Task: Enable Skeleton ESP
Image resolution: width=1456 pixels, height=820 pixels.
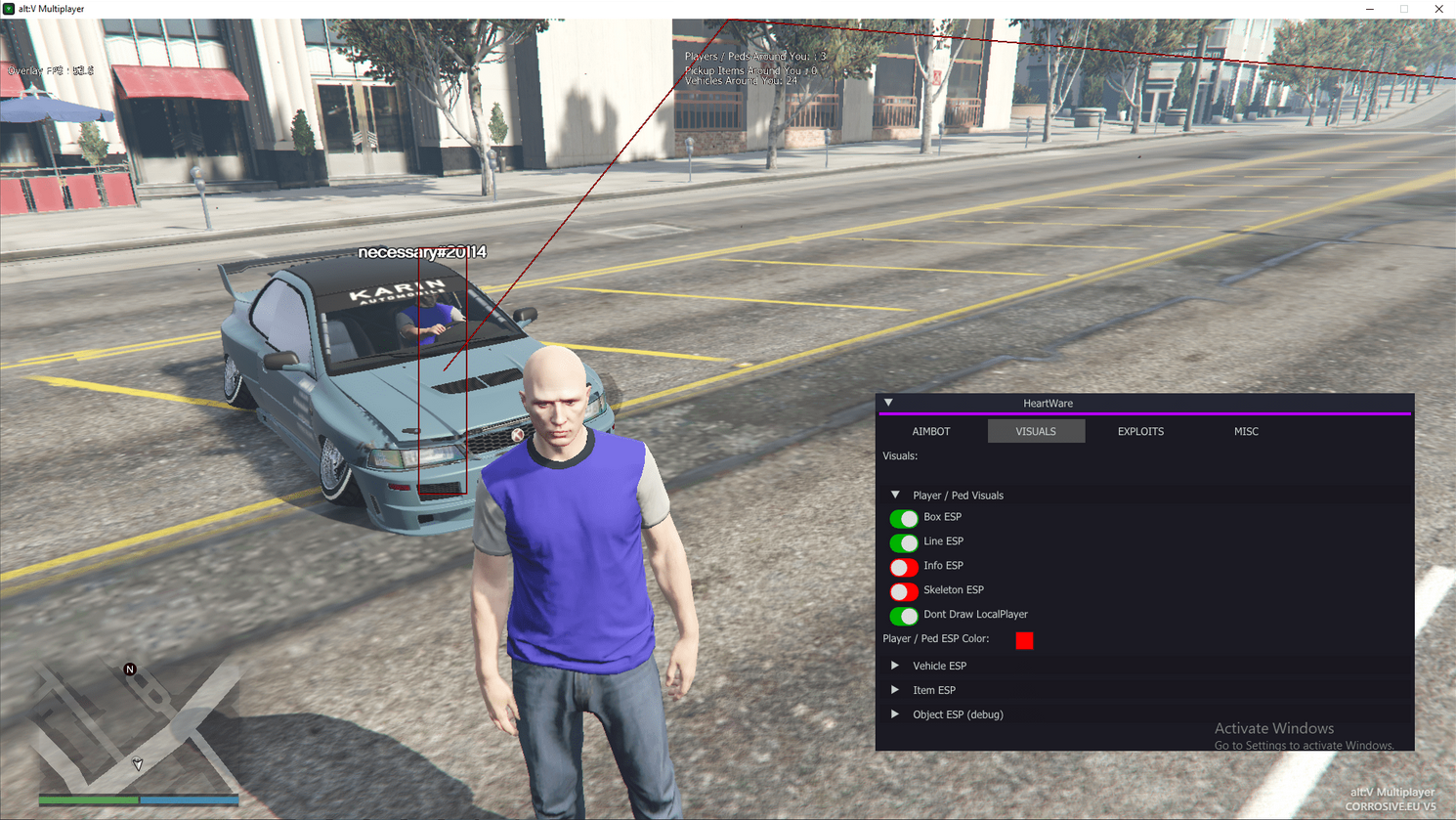Action: 904,591
